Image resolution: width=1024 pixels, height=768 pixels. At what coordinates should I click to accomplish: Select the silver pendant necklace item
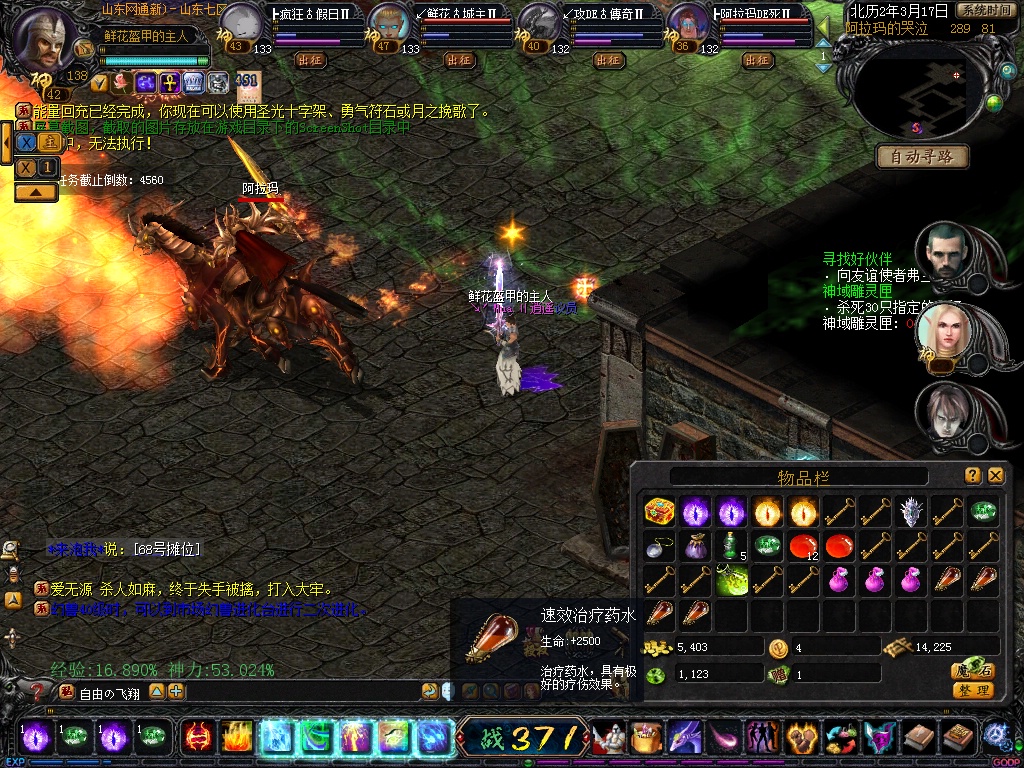point(658,546)
